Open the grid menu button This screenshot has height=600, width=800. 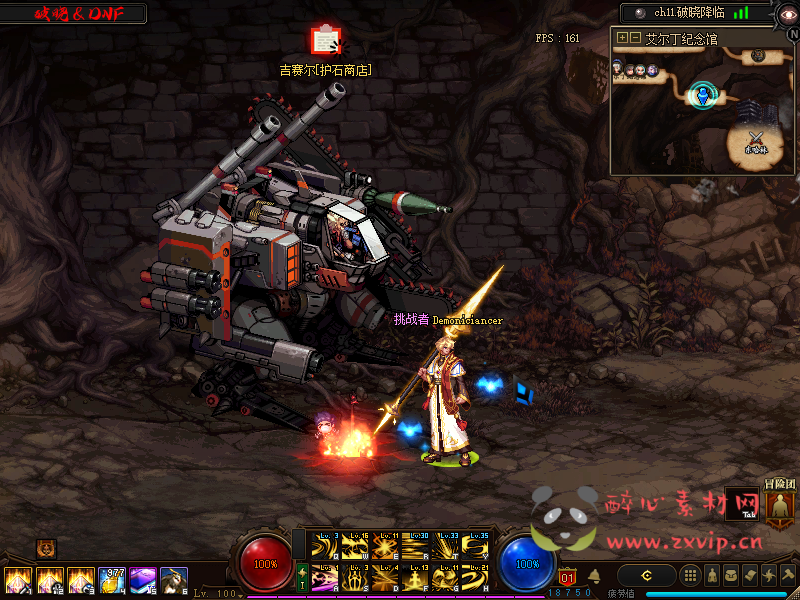(690, 575)
